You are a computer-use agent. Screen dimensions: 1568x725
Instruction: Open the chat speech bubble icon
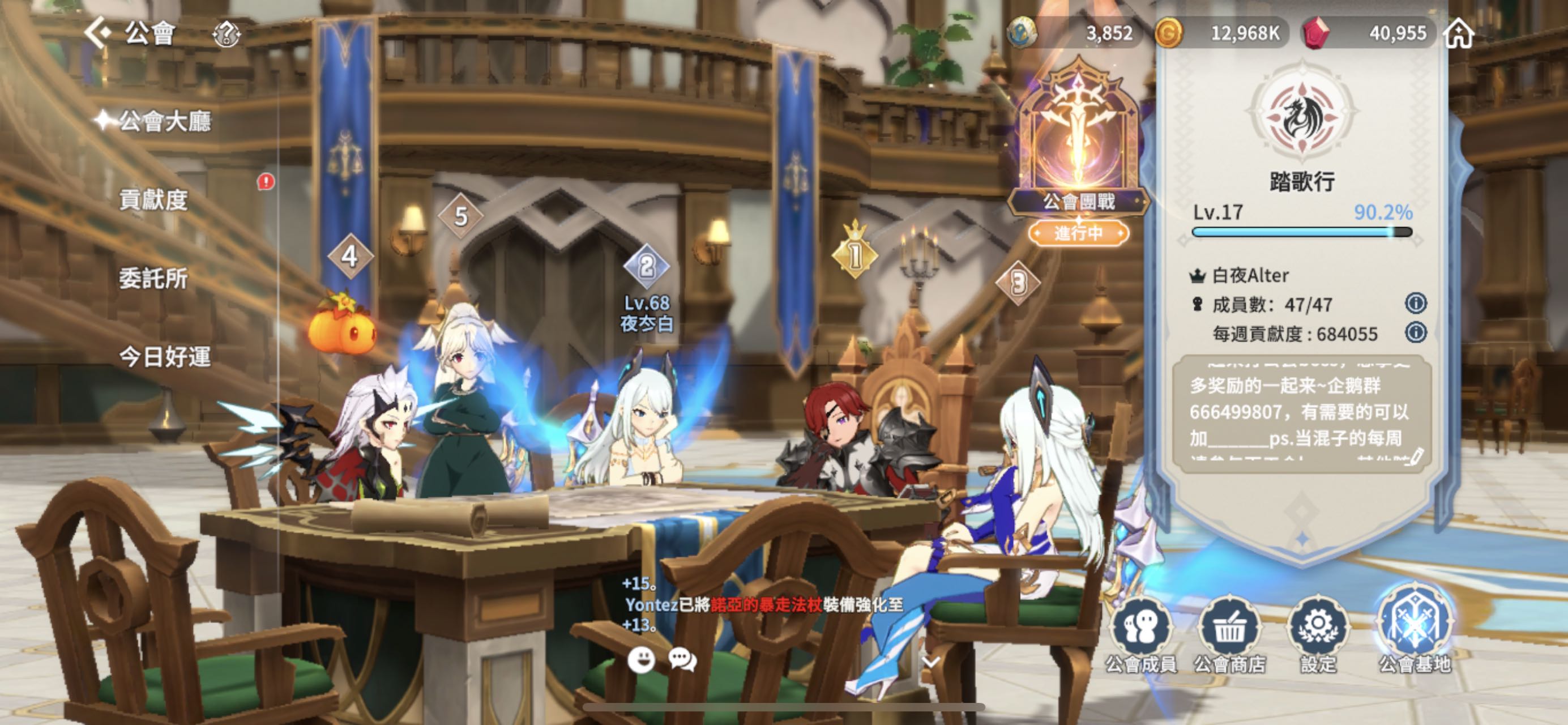tap(682, 660)
